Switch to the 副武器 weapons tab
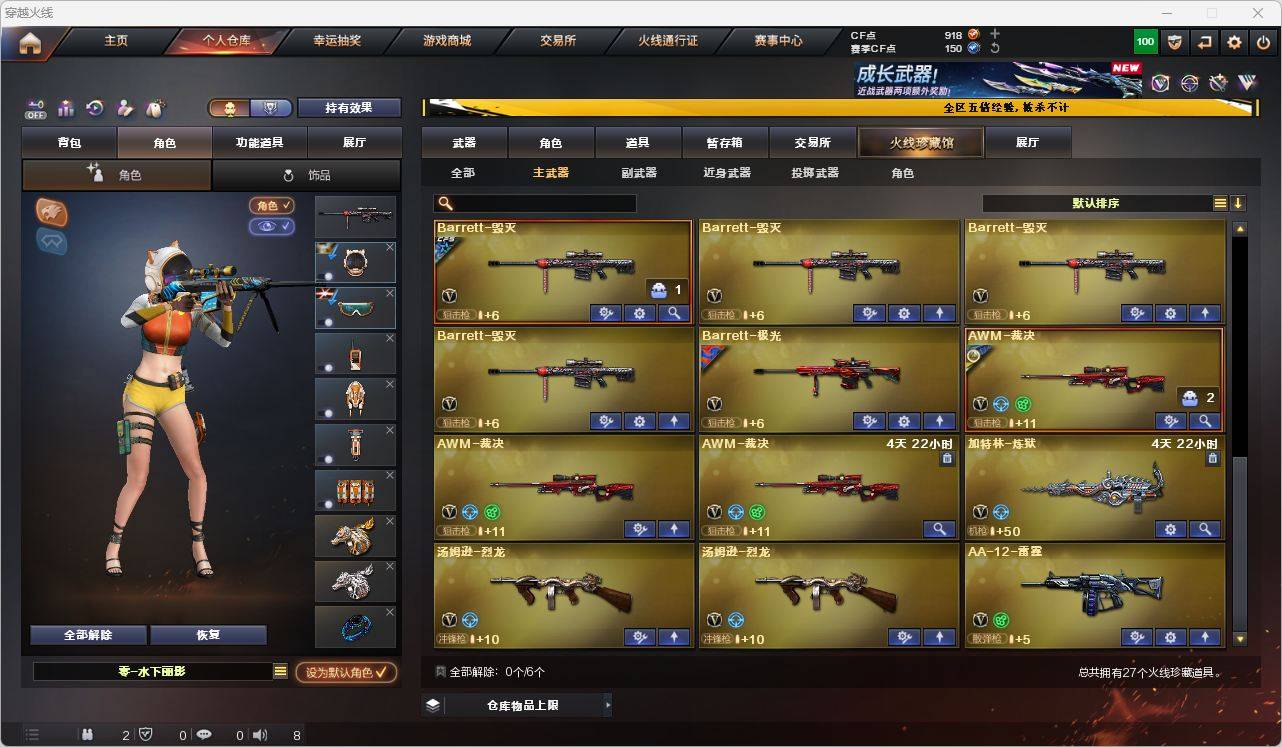Viewport: 1282px width, 747px height. [639, 172]
